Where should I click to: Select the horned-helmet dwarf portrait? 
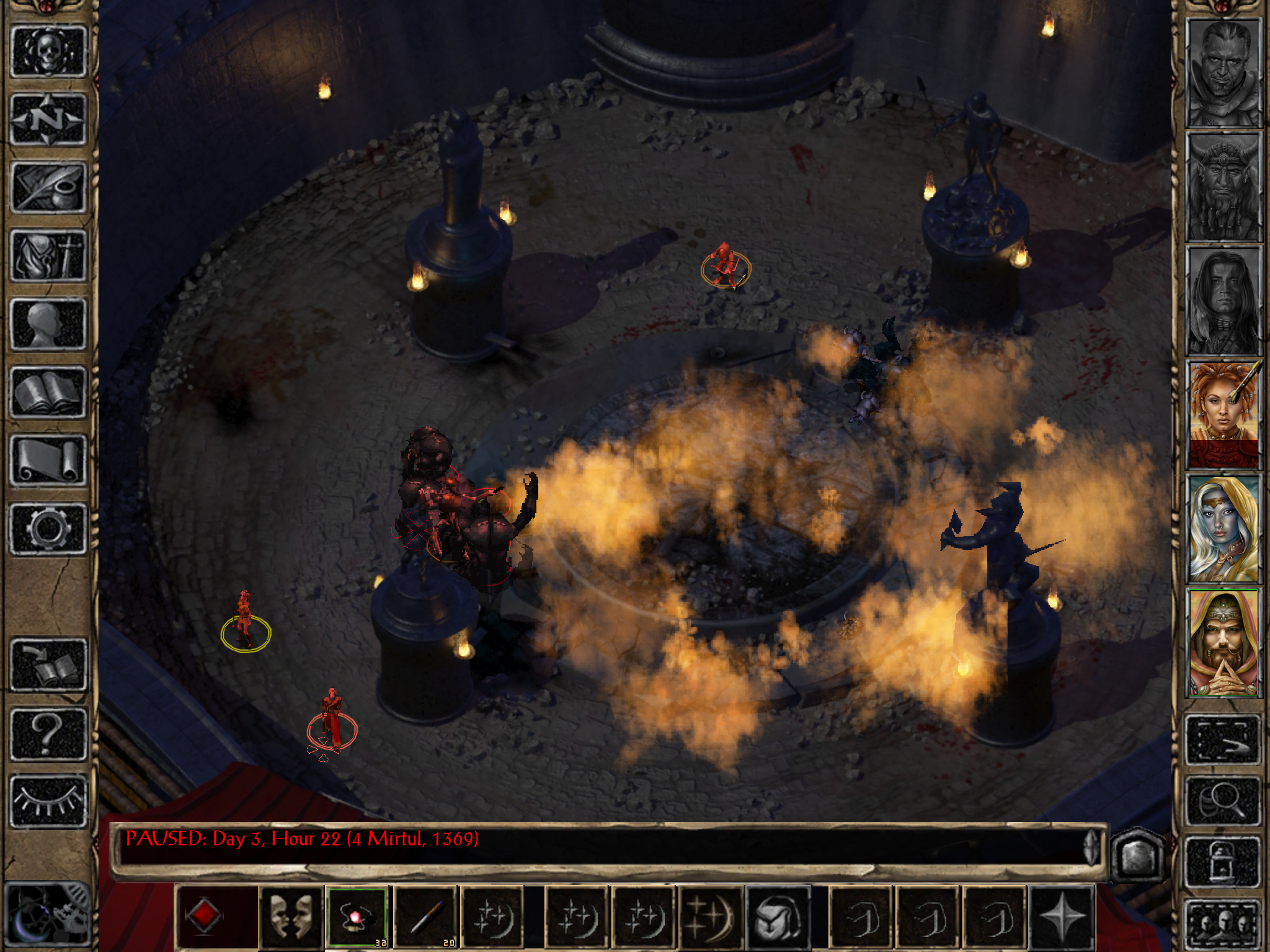(x=1223, y=187)
